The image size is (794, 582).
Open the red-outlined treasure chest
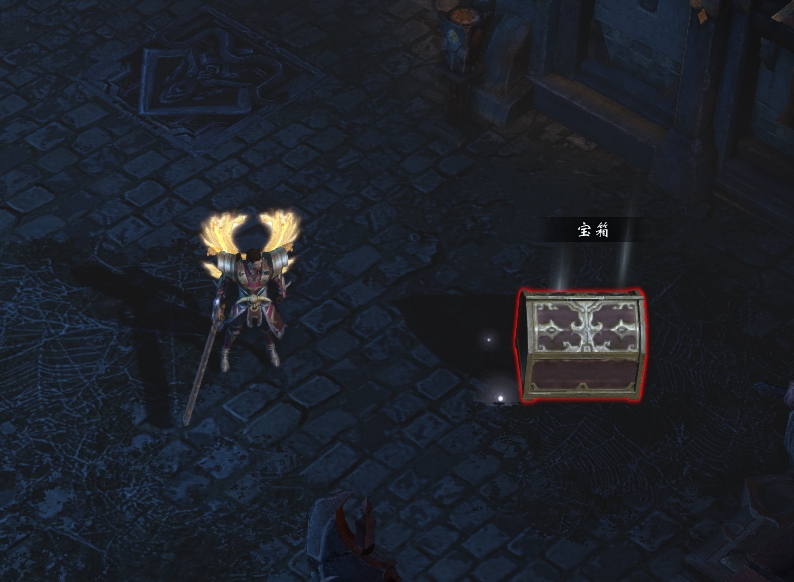tap(583, 345)
